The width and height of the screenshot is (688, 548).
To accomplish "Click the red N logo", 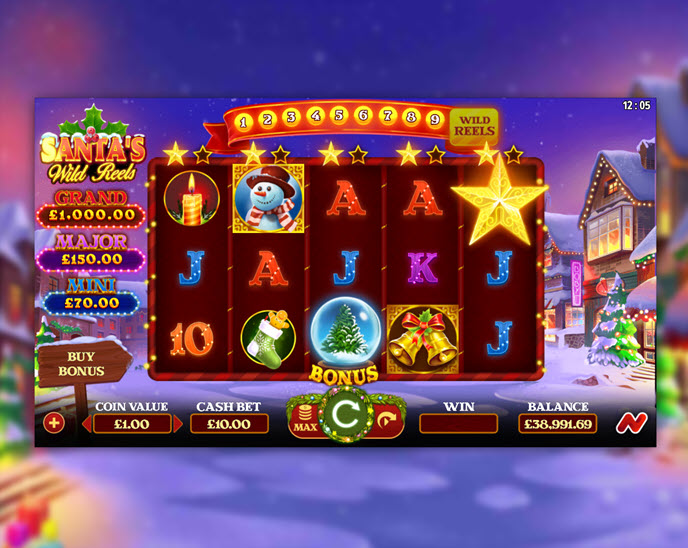I will pyautogui.click(x=628, y=422).
